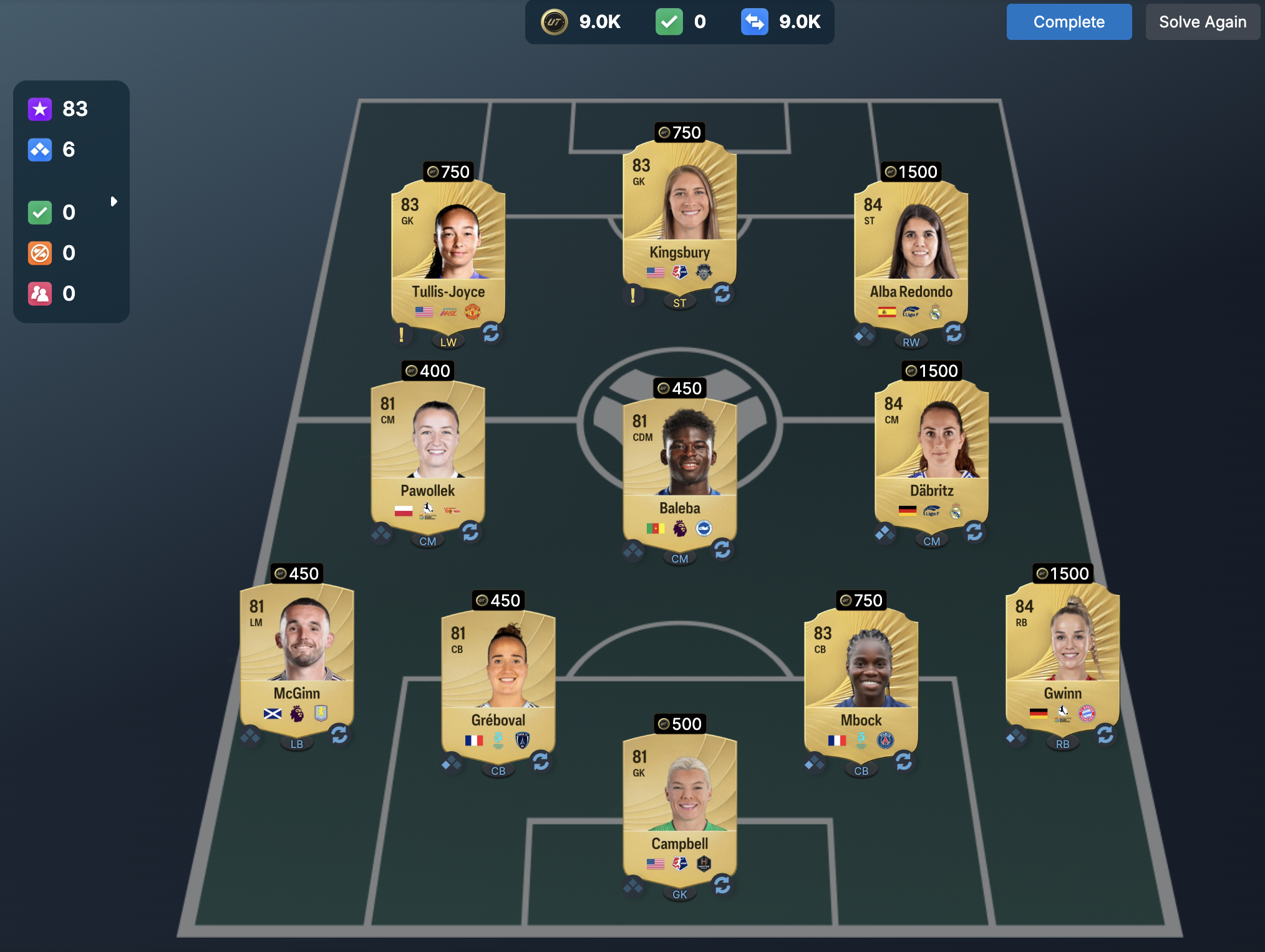This screenshot has width=1265, height=952.
Task: Choose the Baleba player card
Action: [x=679, y=467]
